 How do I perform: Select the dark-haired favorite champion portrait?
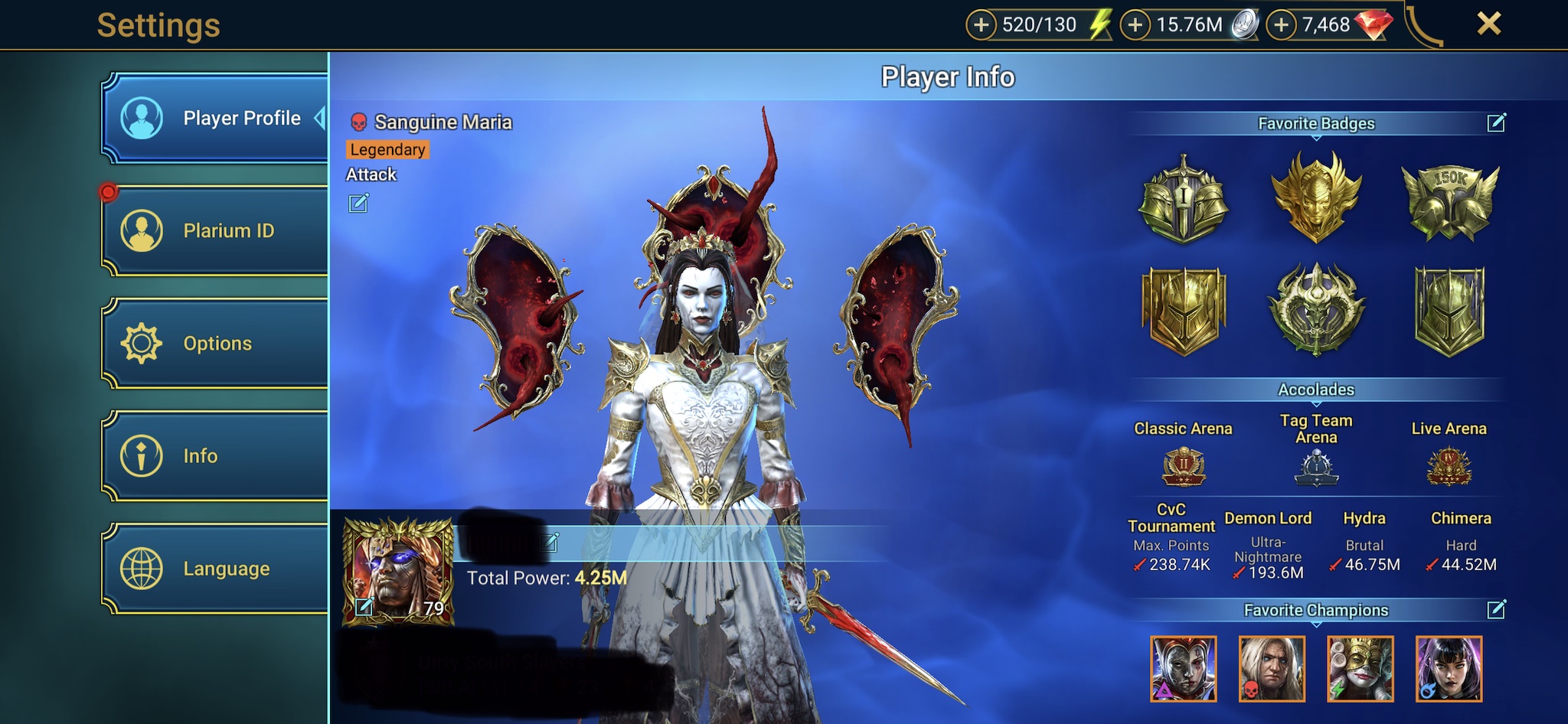click(1449, 669)
